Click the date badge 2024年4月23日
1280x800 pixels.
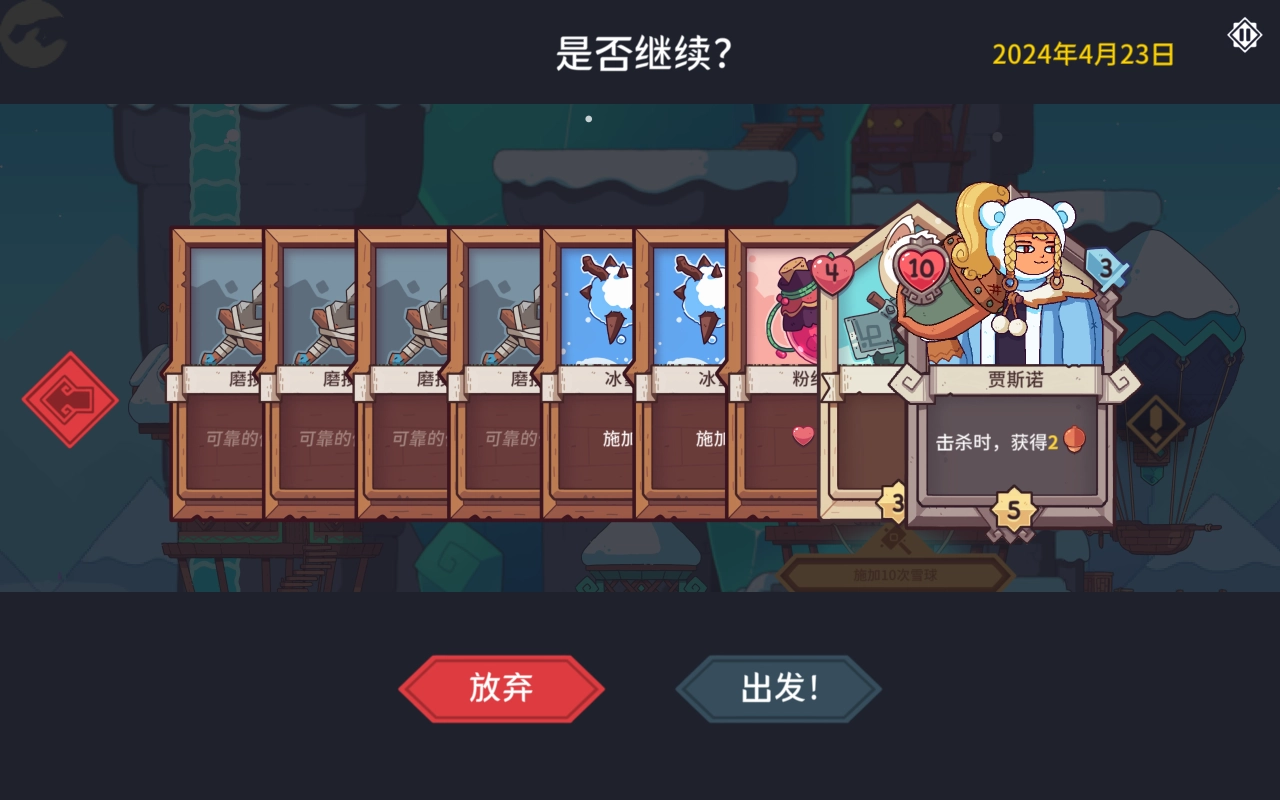(1081, 53)
